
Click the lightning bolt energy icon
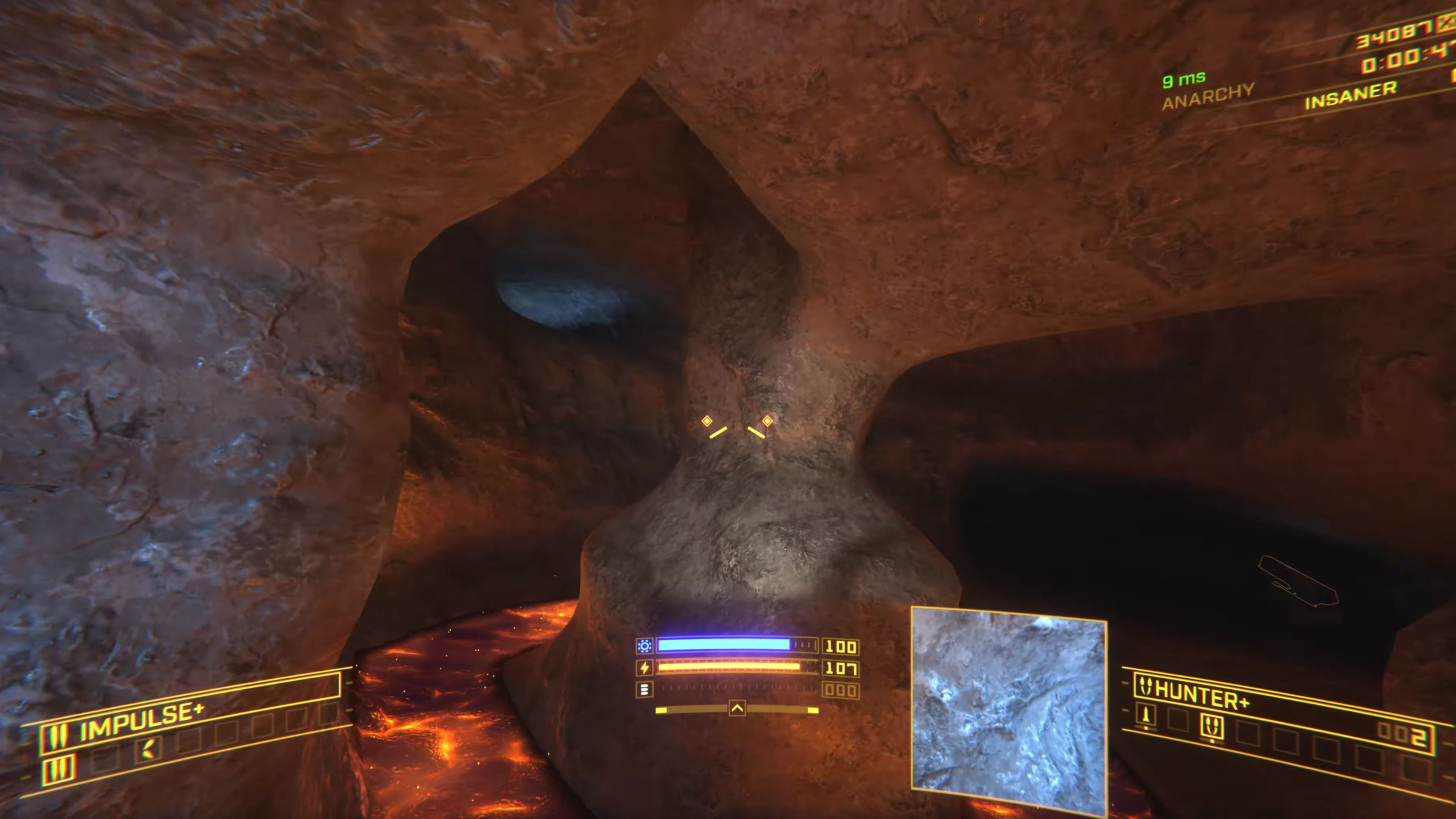pos(644,668)
